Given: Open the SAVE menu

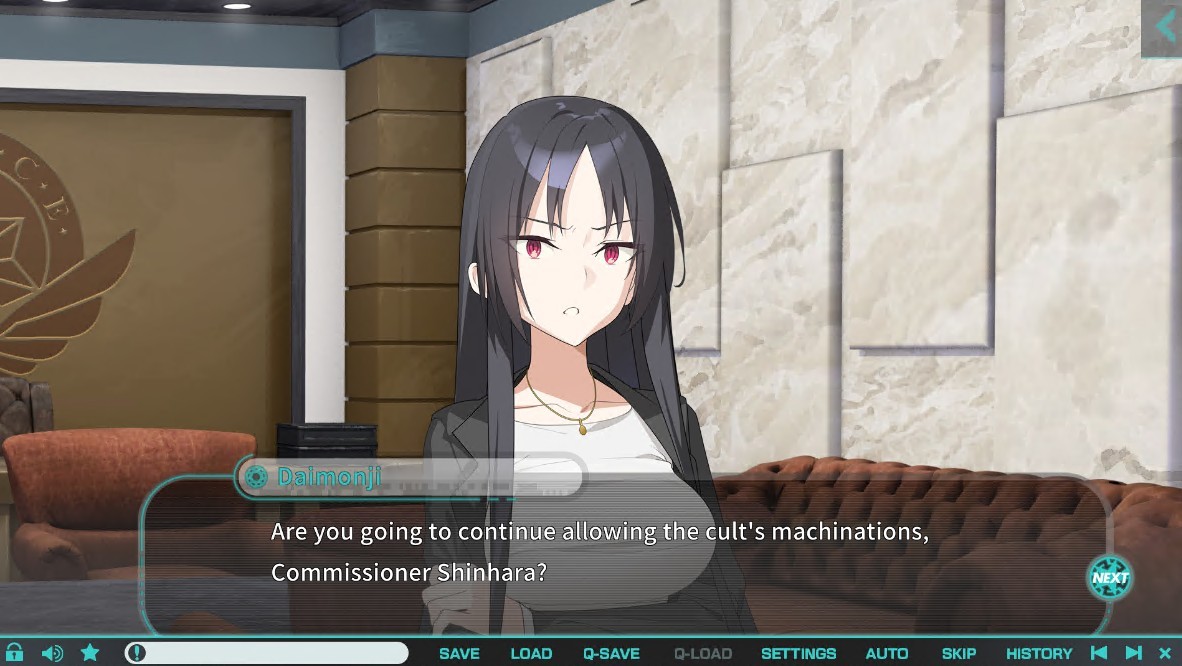Looking at the screenshot, I should pyautogui.click(x=459, y=654).
